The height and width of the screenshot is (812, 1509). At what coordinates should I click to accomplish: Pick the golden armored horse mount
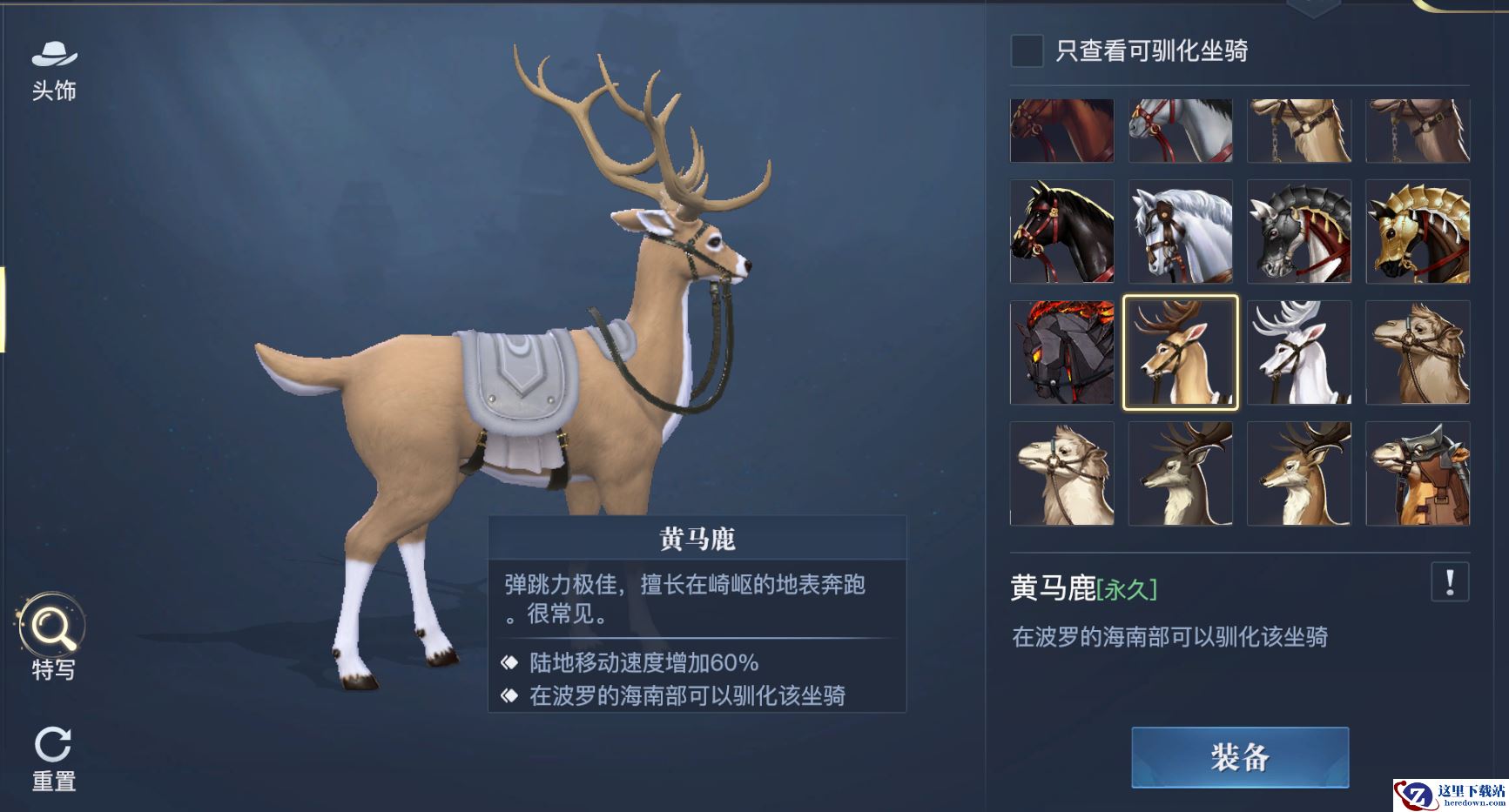pyautogui.click(x=1418, y=232)
